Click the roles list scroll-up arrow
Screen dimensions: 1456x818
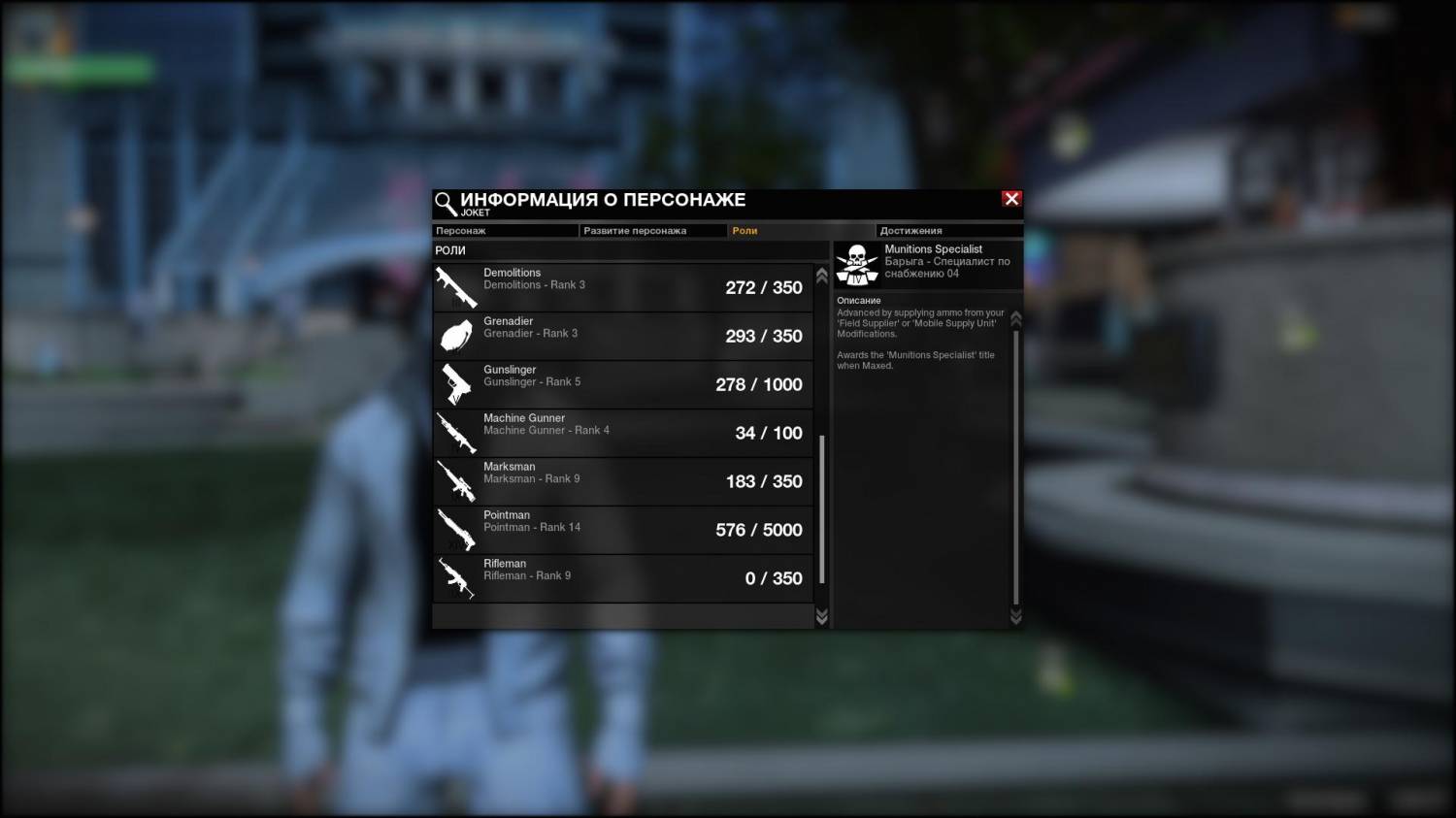click(822, 277)
